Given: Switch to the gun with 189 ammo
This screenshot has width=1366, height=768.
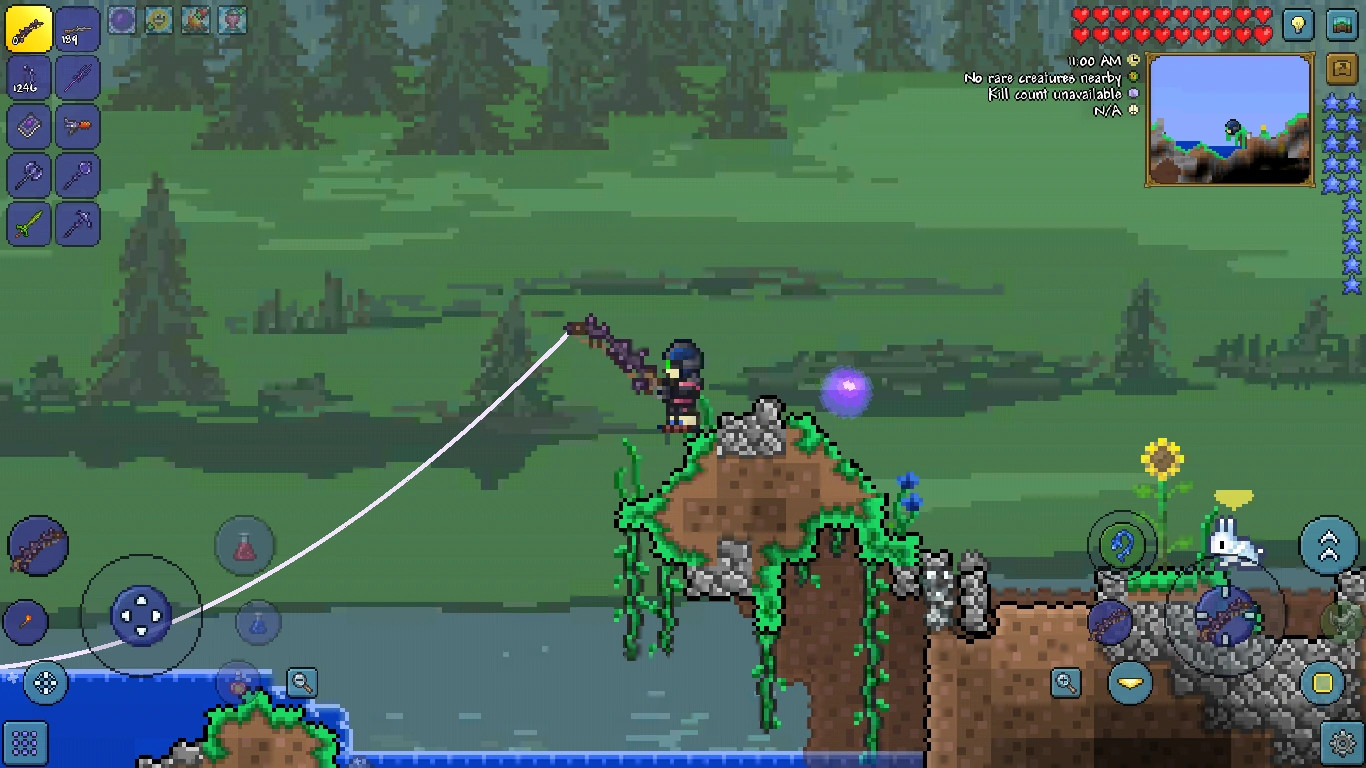Looking at the screenshot, I should [78, 28].
